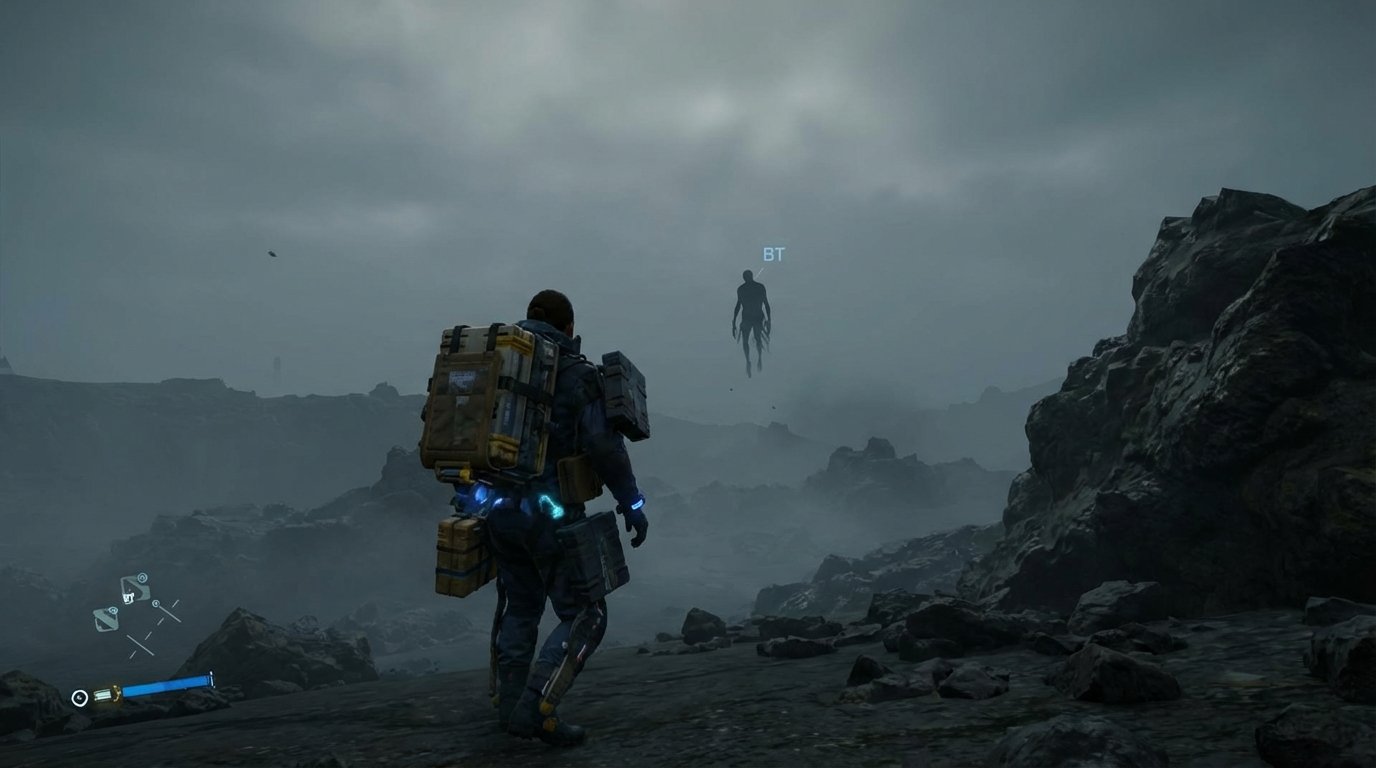The height and width of the screenshot is (768, 1376).
Task: Select the grenade canister icon bottom-left
Action: [x=105, y=693]
